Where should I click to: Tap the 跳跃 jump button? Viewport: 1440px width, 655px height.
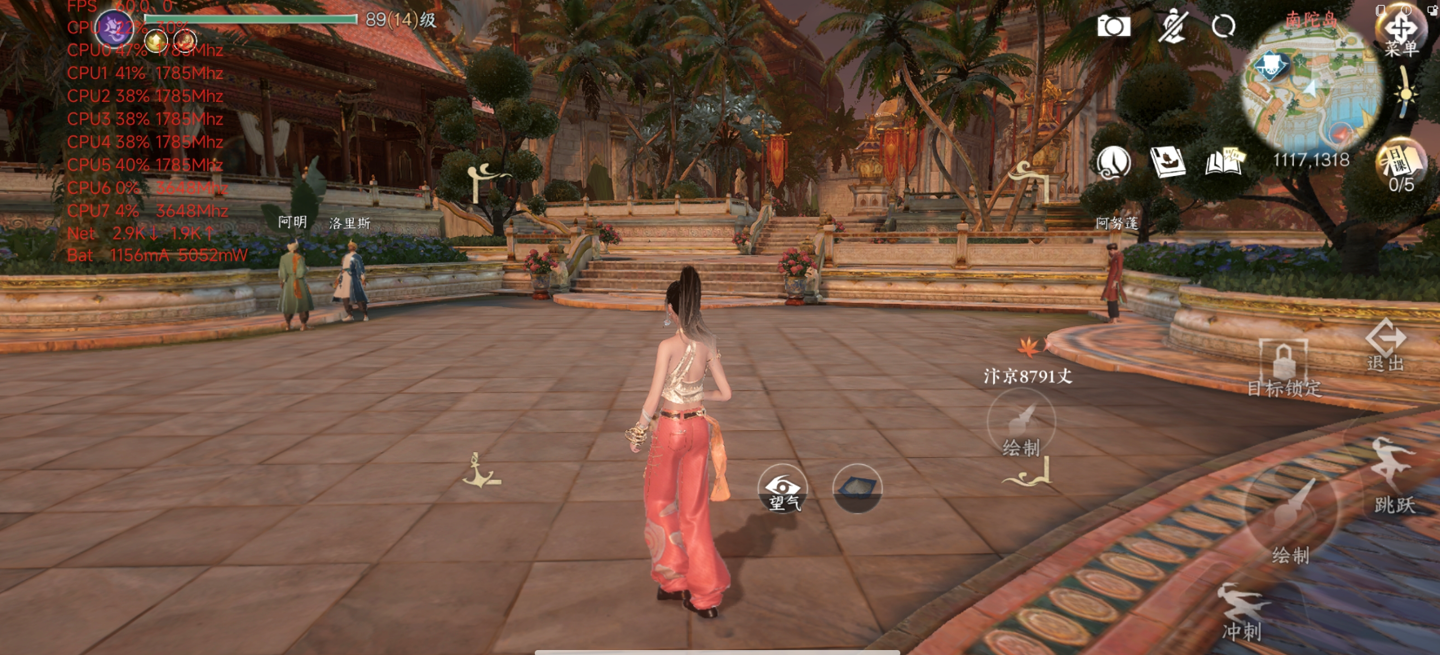click(x=1393, y=478)
